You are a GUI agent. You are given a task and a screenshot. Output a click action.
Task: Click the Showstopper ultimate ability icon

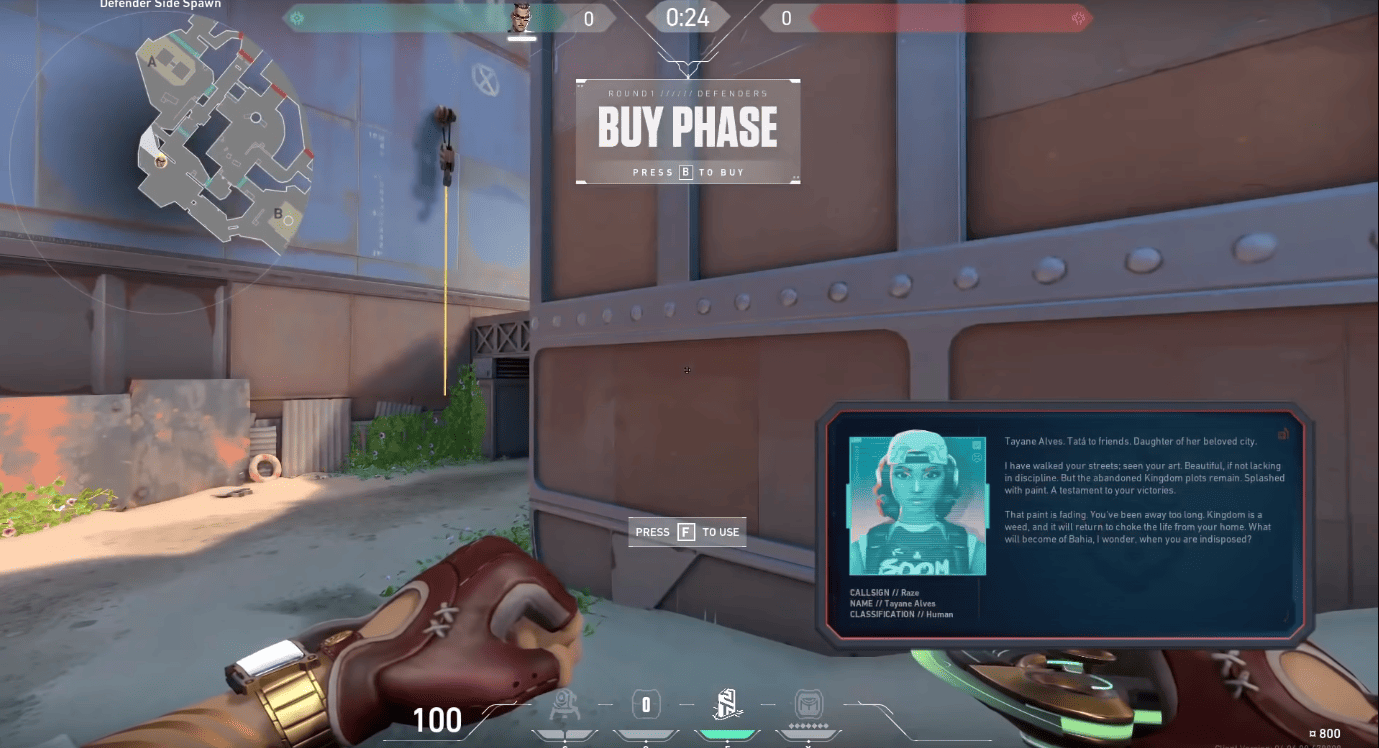pos(808,704)
